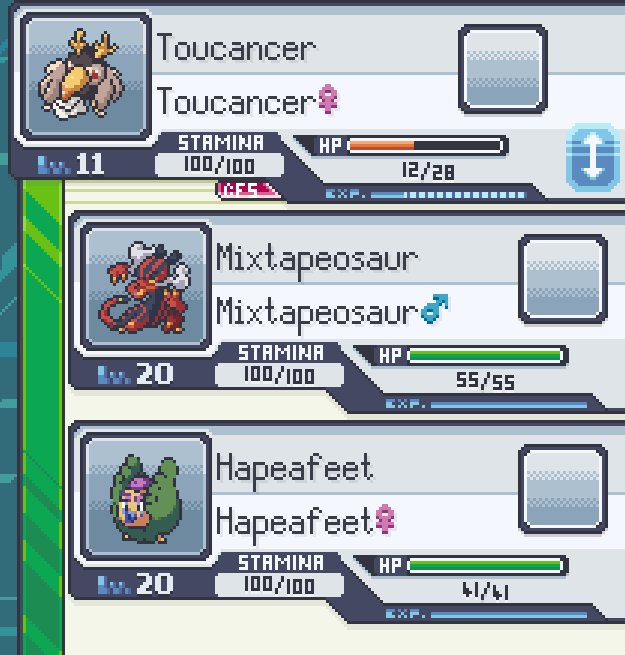Open Hapeafeet's empty held item slot
This screenshot has width=625, height=655.
pyautogui.click(x=563, y=488)
